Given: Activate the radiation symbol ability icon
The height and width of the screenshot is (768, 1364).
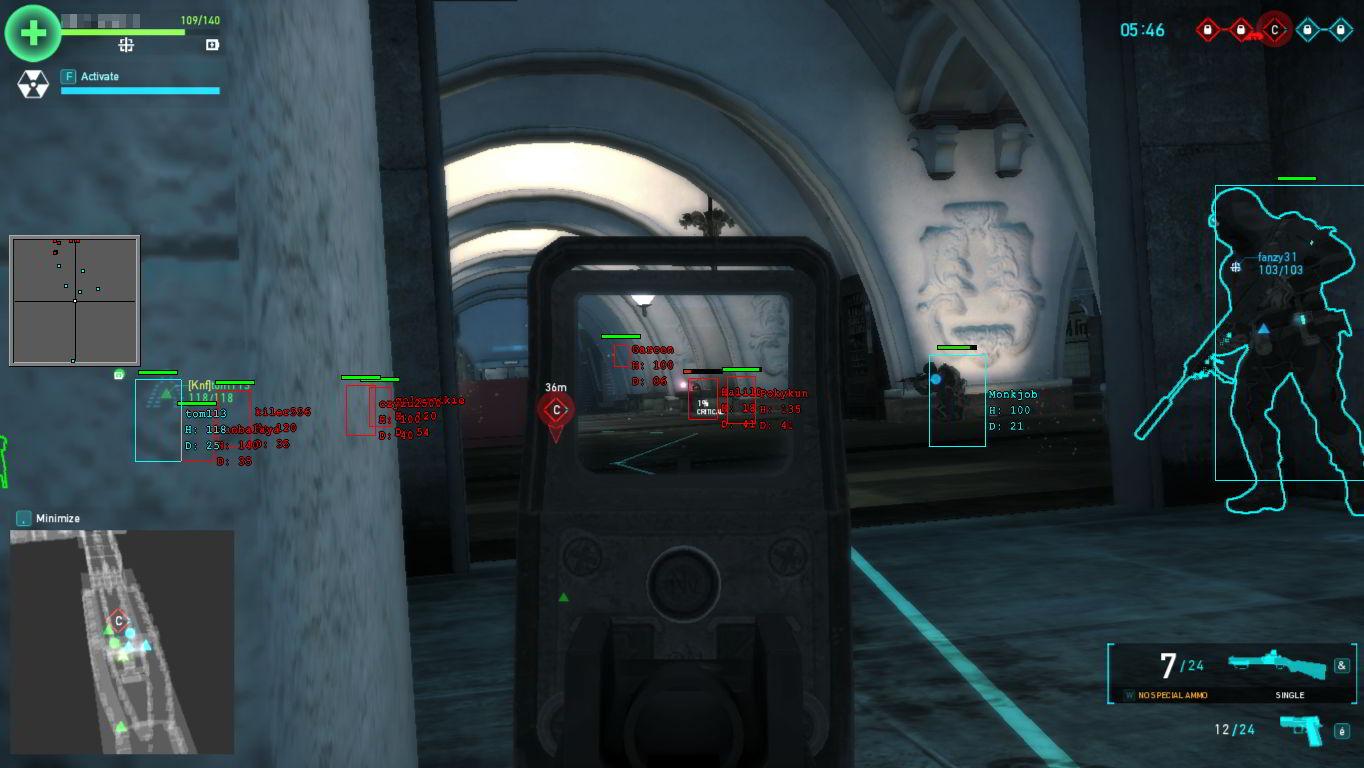Looking at the screenshot, I should click(33, 84).
